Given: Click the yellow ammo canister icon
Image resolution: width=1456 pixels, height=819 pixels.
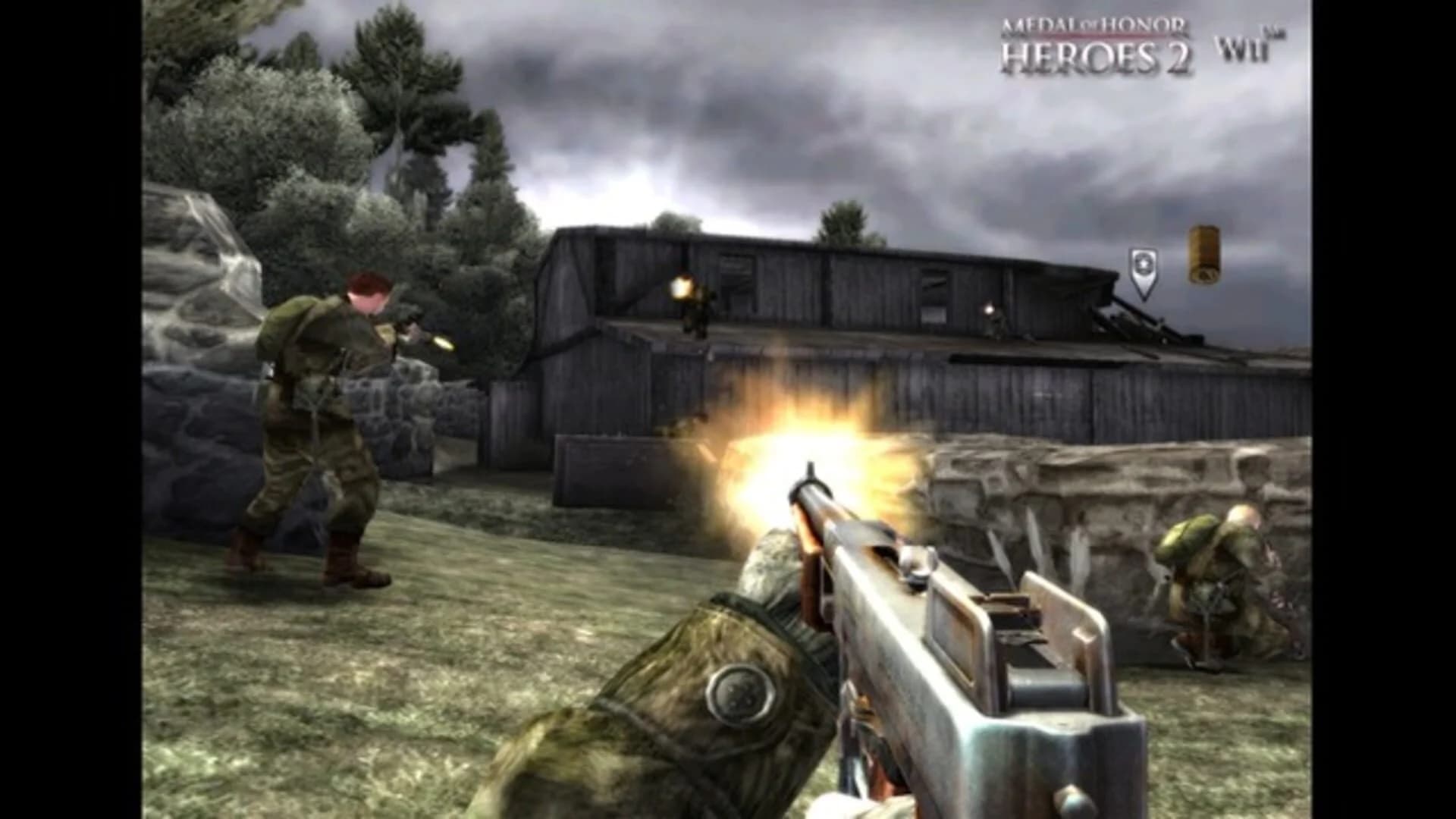Looking at the screenshot, I should tap(1206, 254).
